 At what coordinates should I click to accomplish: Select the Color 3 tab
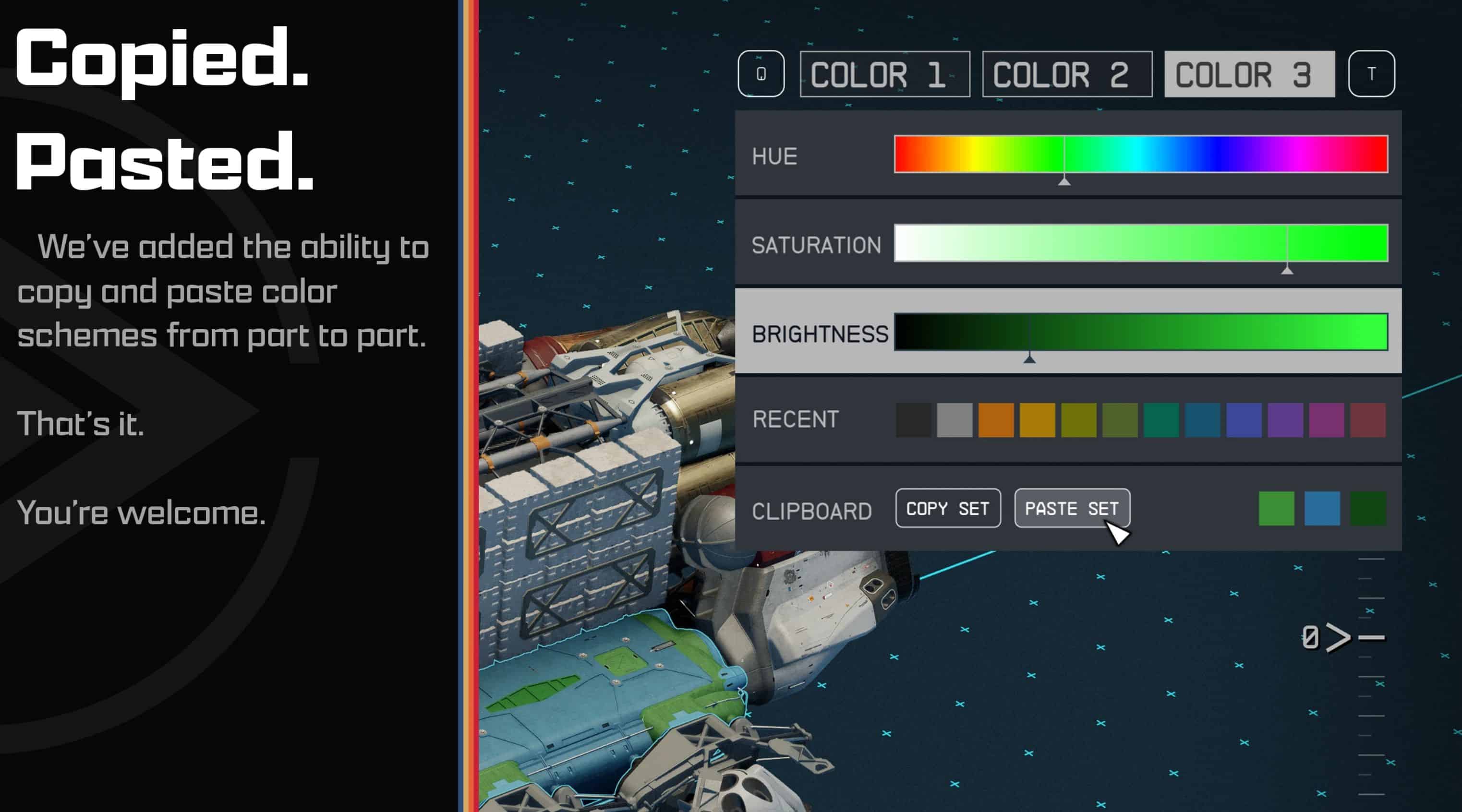click(1249, 74)
